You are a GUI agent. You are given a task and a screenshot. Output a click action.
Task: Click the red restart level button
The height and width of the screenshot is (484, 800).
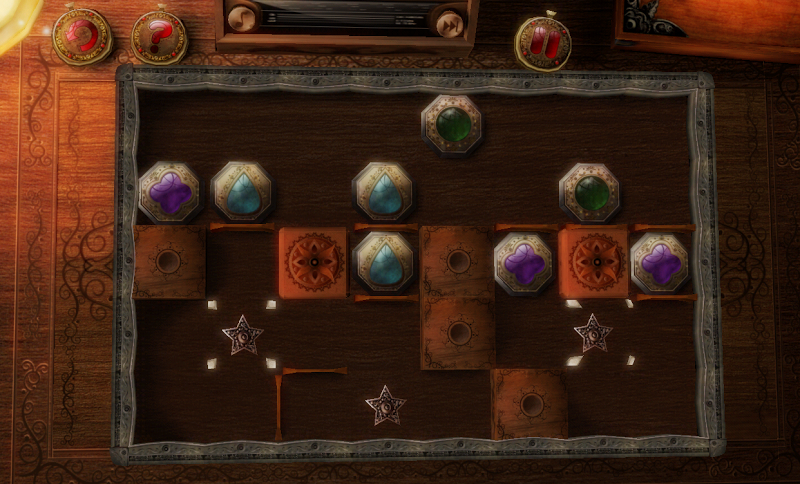pyautogui.click(x=82, y=37)
